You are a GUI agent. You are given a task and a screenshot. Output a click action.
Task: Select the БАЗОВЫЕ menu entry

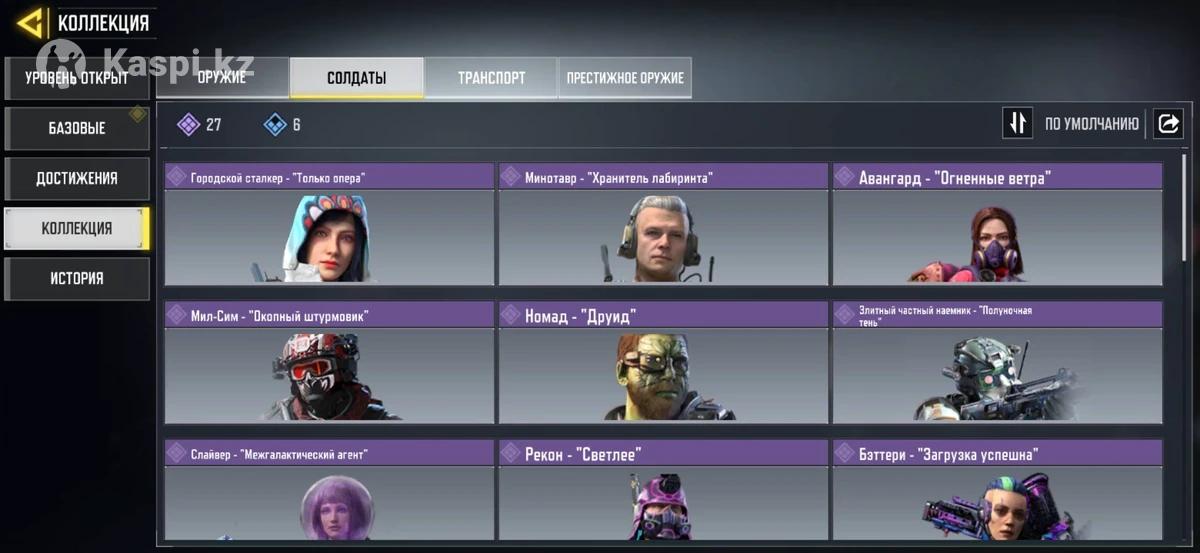tap(77, 128)
